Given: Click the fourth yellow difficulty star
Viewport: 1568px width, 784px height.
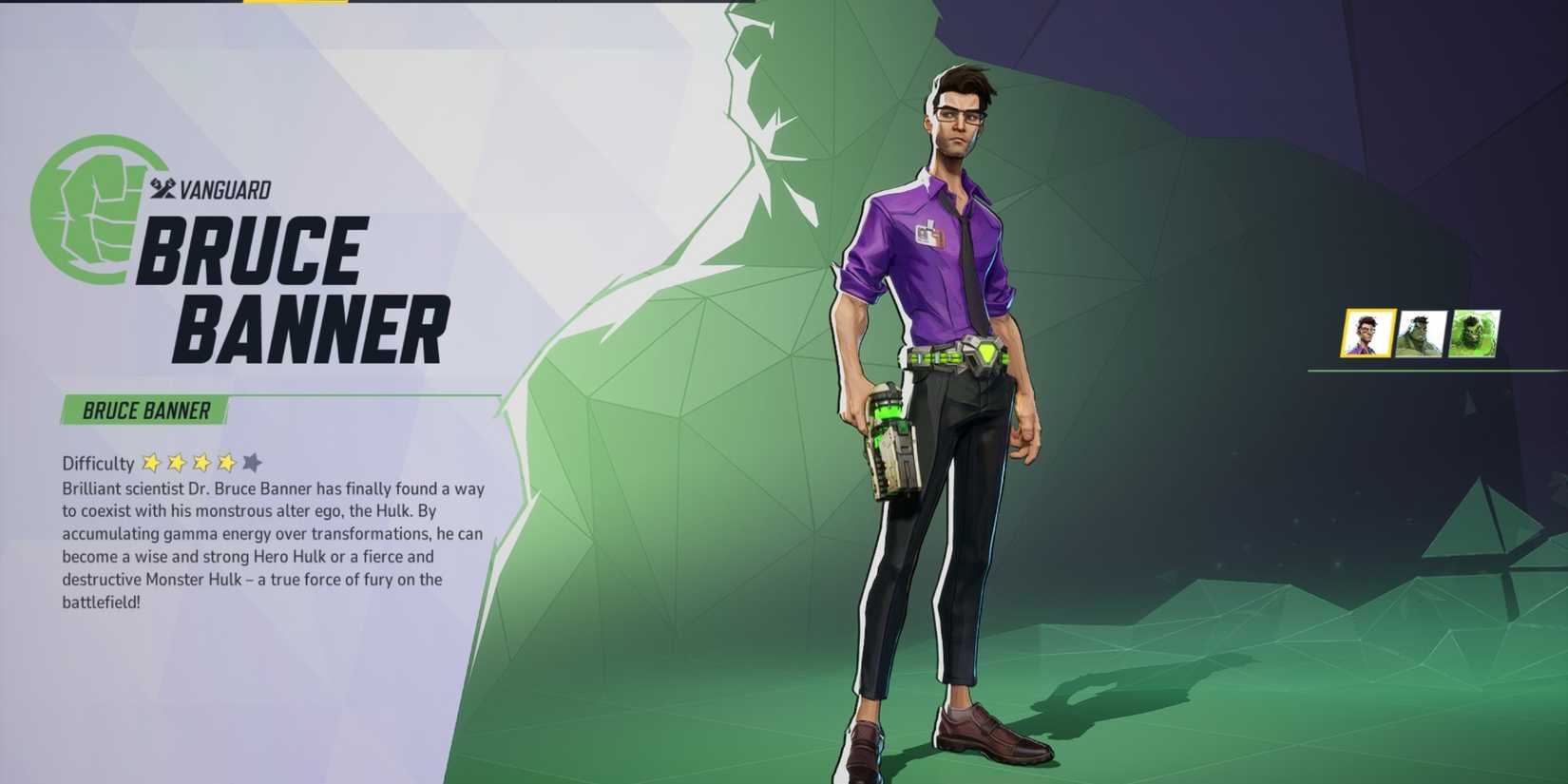Looking at the screenshot, I should point(225,463).
